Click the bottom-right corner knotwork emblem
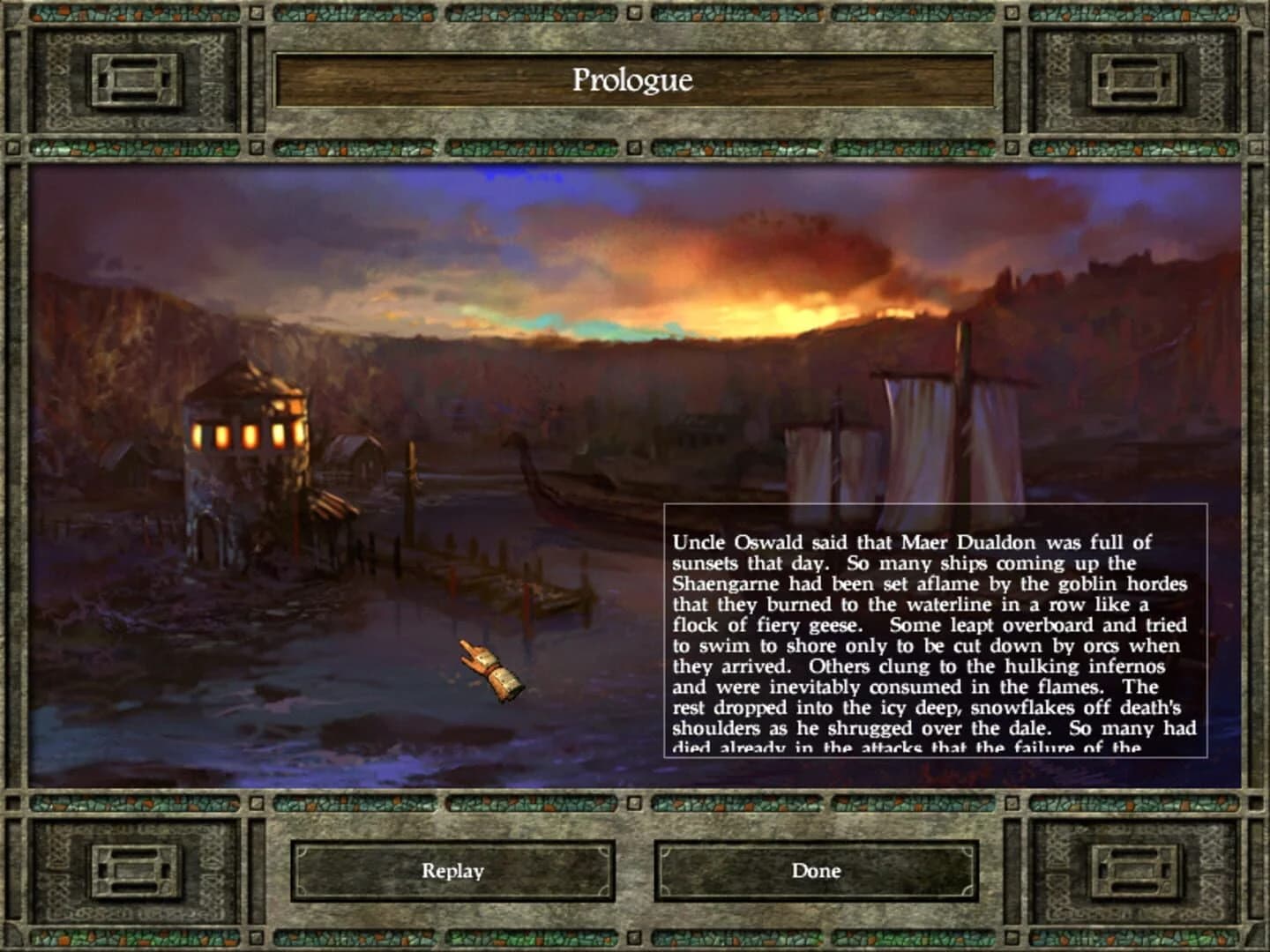The image size is (1270, 952). (1134, 871)
